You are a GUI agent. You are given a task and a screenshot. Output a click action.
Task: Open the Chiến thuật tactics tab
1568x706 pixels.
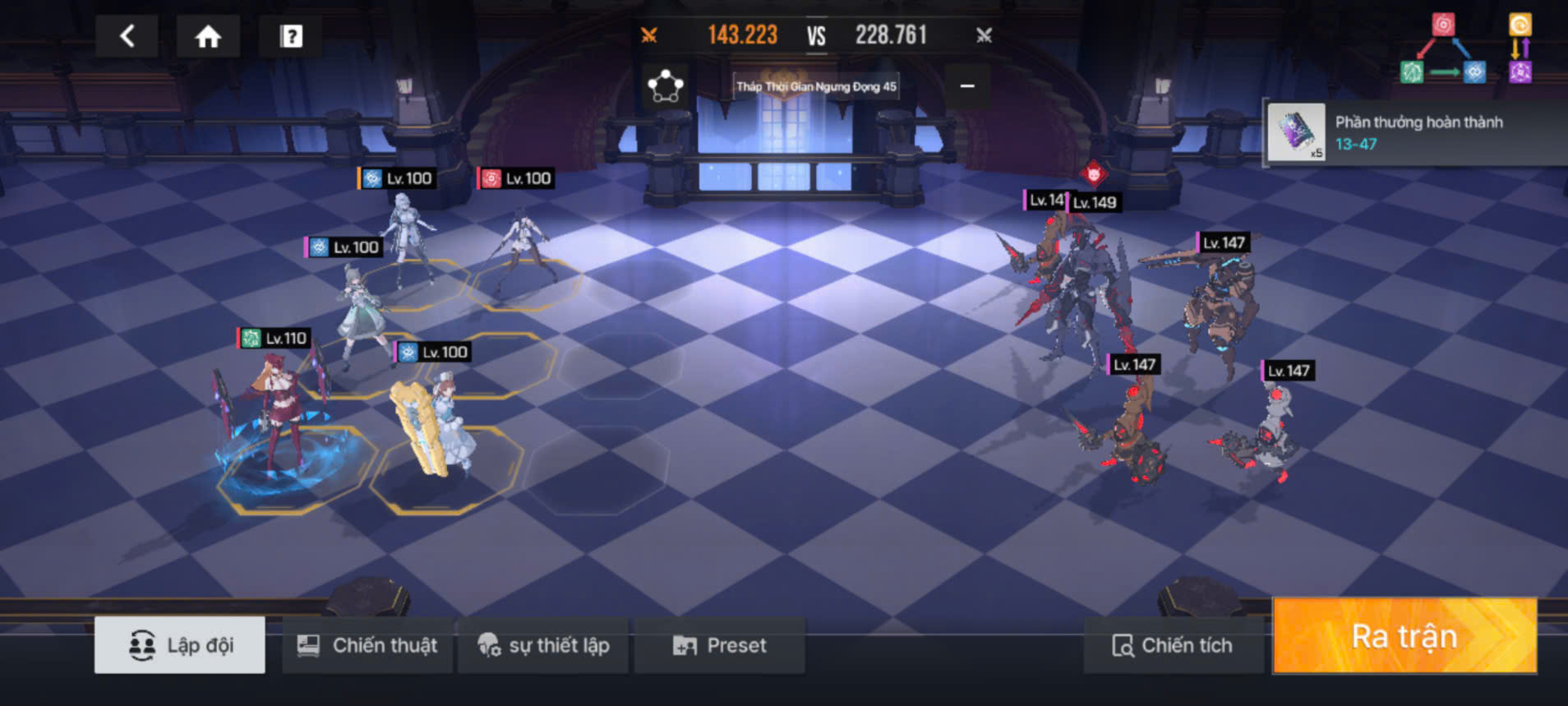pyautogui.click(x=367, y=645)
